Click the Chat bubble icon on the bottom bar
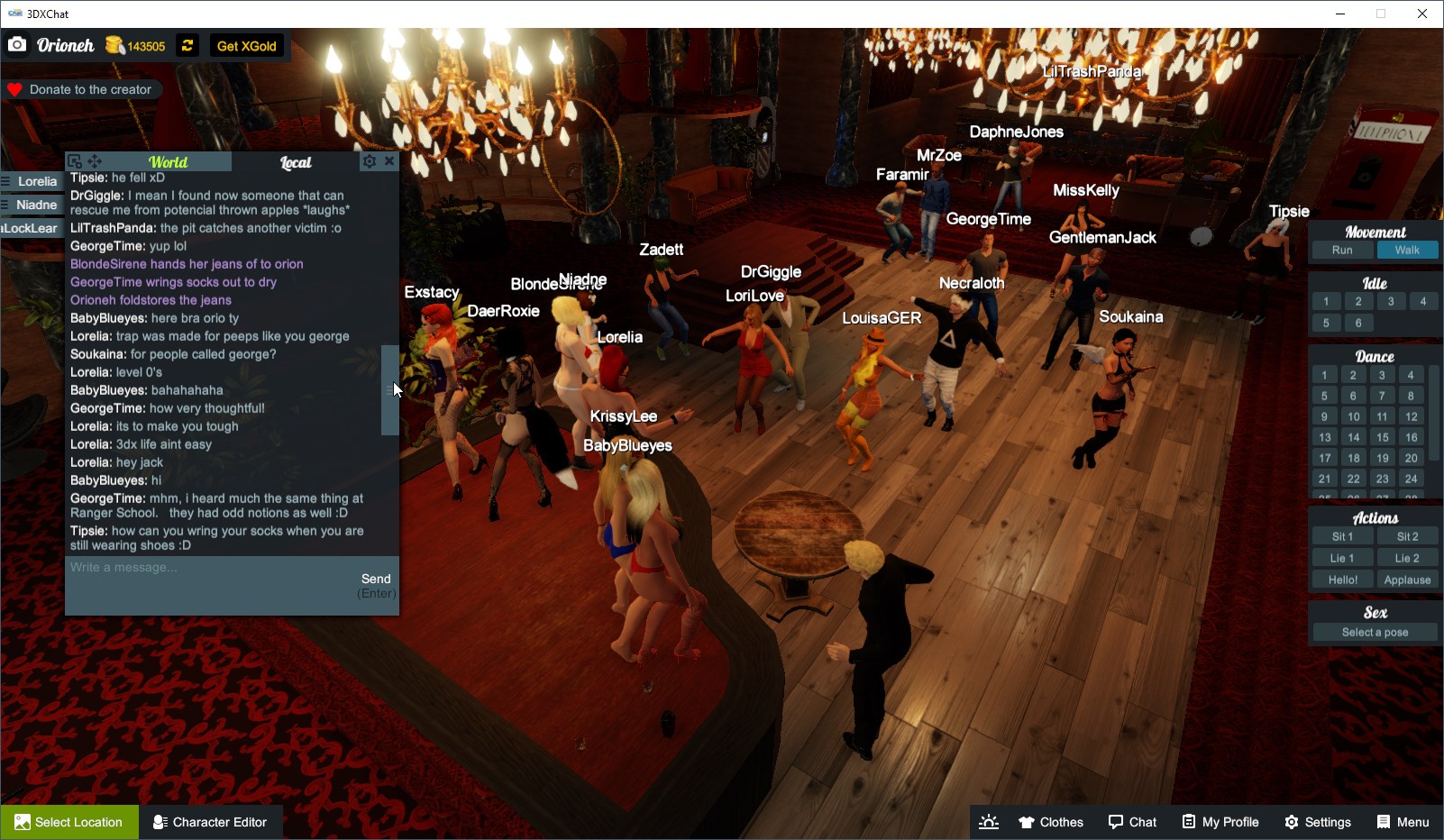This screenshot has width=1444, height=840. click(x=1114, y=821)
